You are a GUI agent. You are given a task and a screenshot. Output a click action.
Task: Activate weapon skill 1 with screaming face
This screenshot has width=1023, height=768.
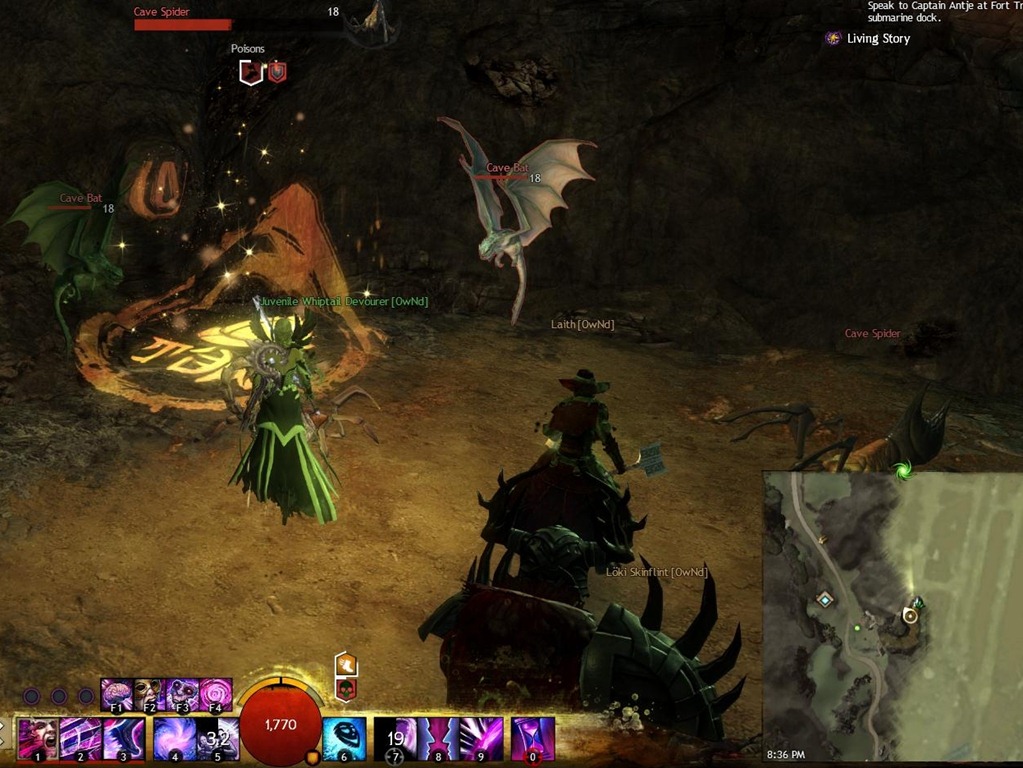38,739
